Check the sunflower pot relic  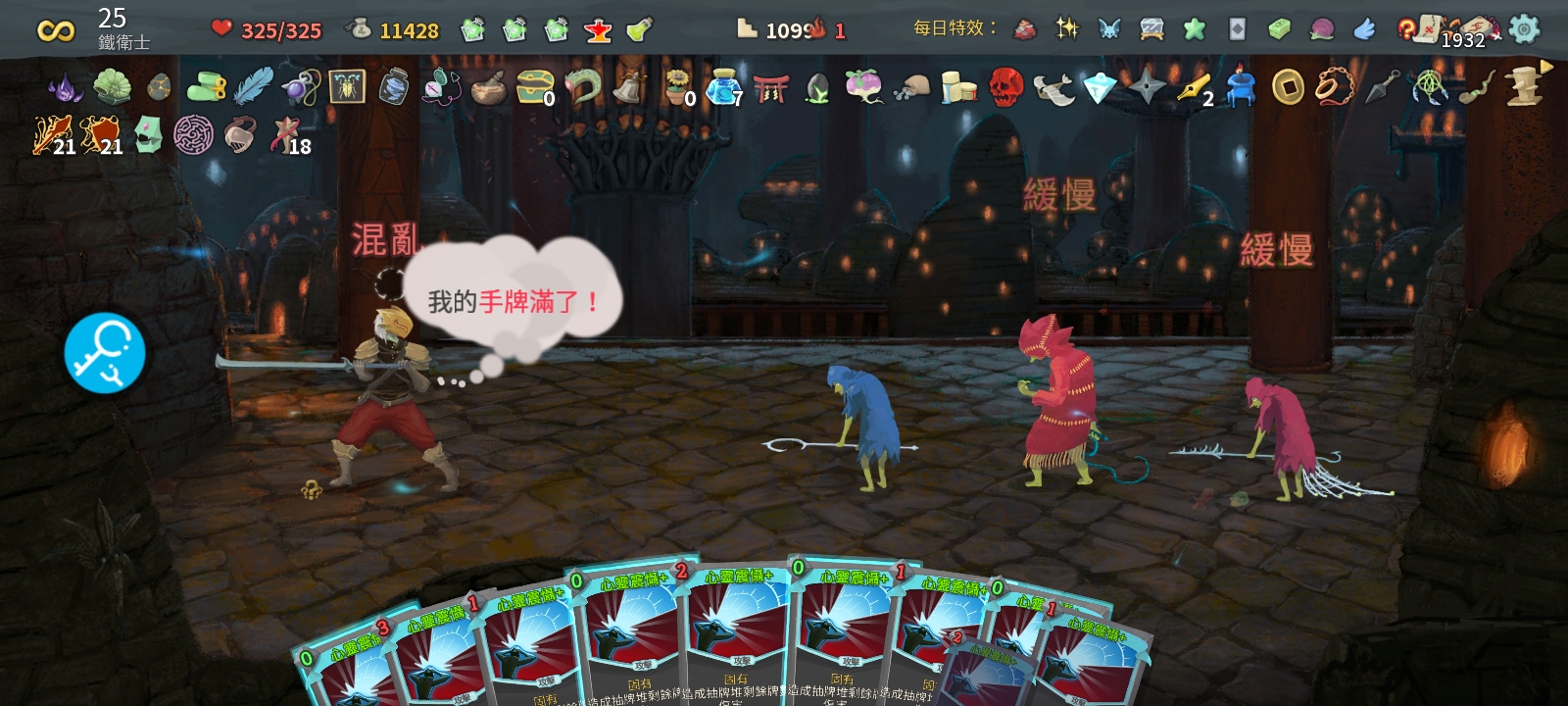(x=677, y=87)
